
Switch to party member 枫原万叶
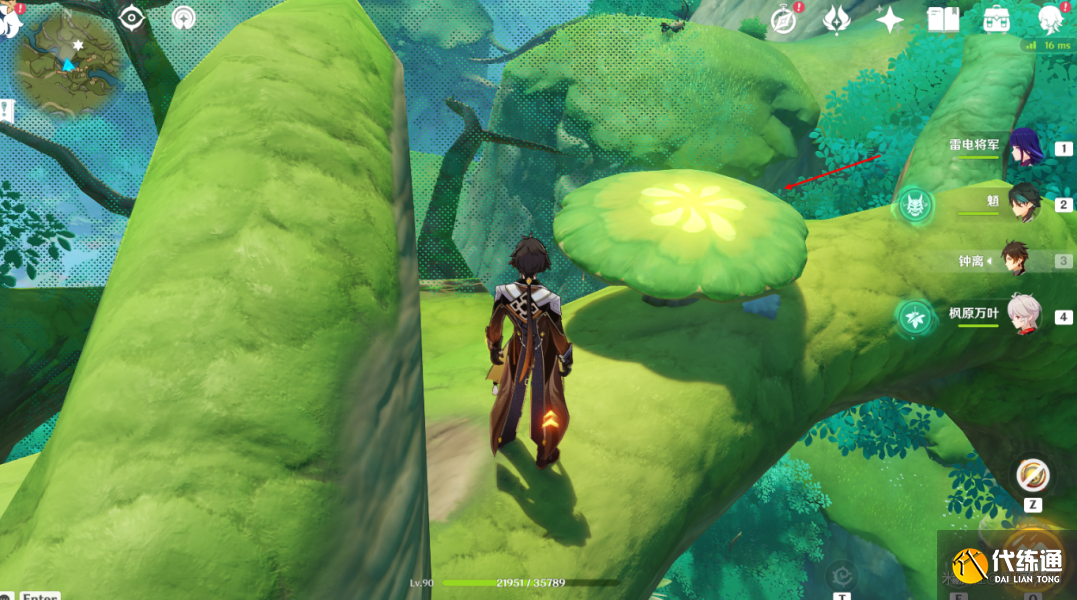(x=1024, y=315)
